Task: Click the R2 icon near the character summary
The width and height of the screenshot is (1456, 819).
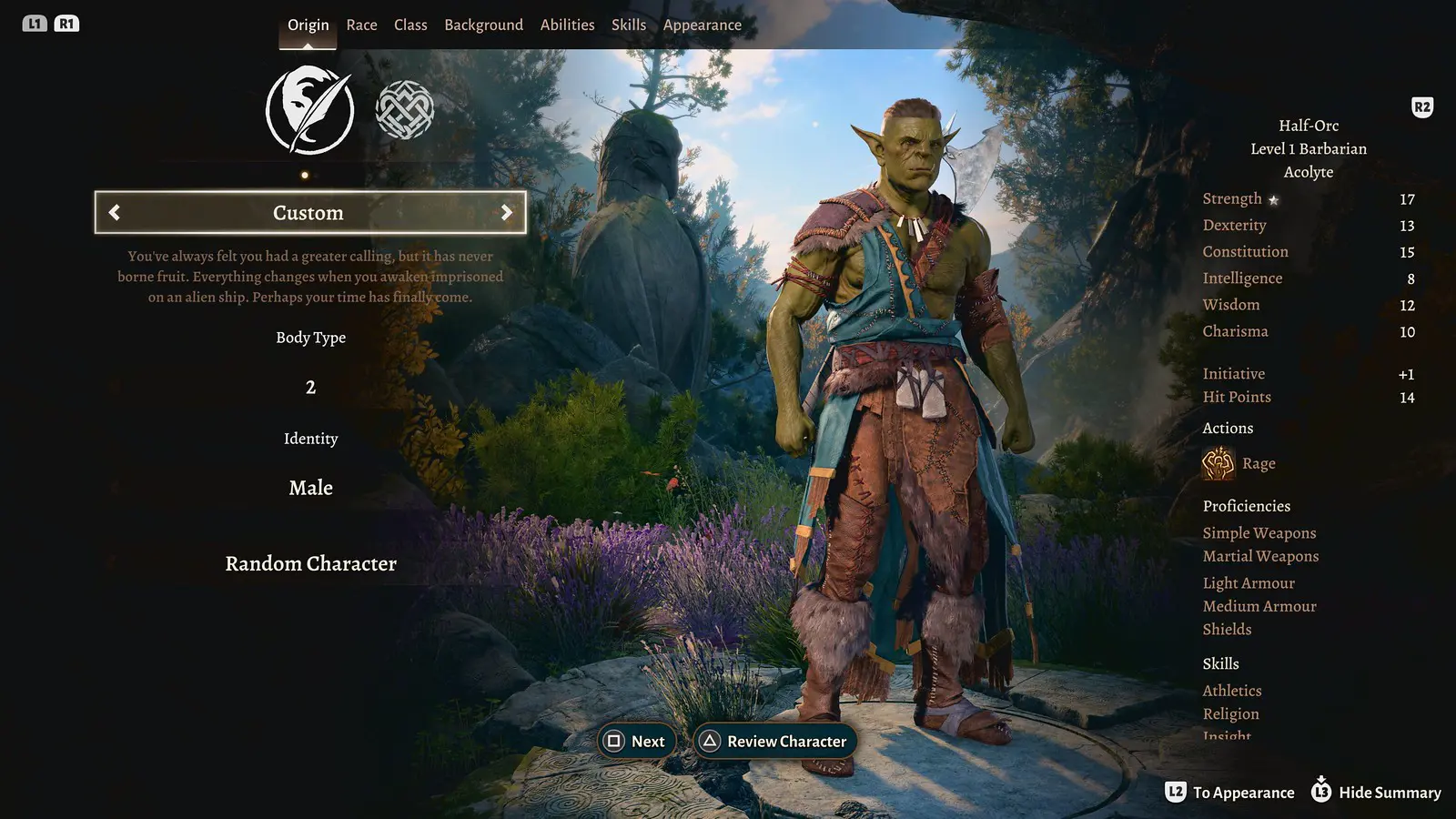Action: [x=1421, y=106]
